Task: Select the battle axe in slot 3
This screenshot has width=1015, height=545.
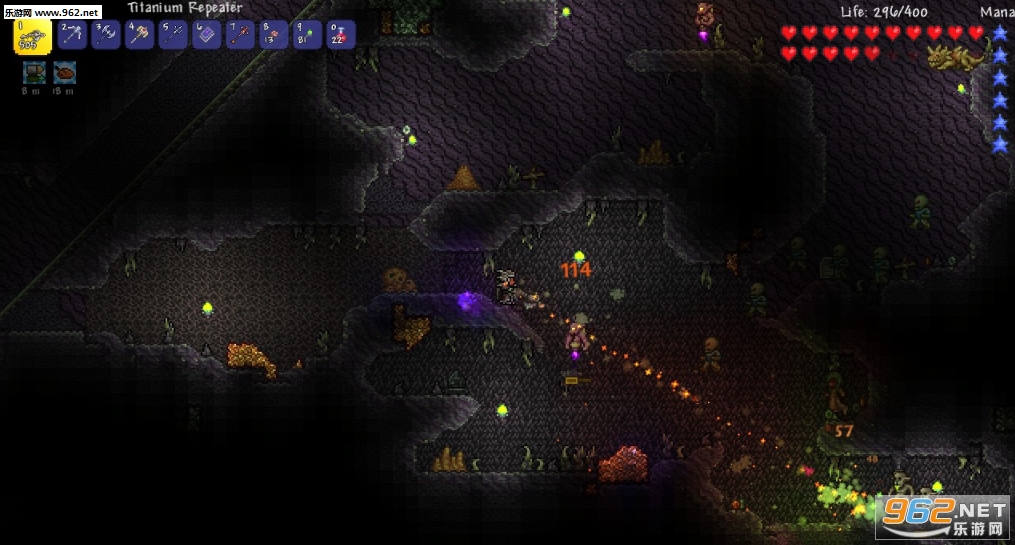Action: (x=106, y=35)
